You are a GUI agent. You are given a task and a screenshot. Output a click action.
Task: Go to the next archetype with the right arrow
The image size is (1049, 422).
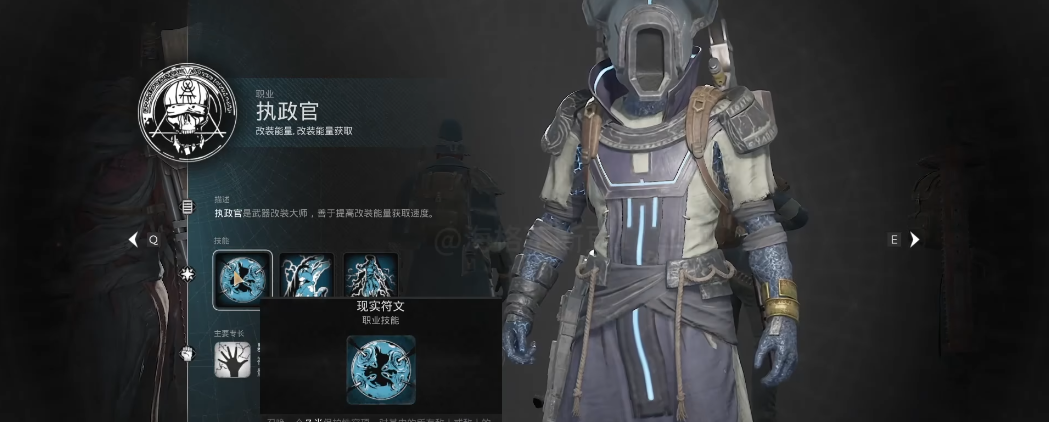pyautogui.click(x=914, y=240)
